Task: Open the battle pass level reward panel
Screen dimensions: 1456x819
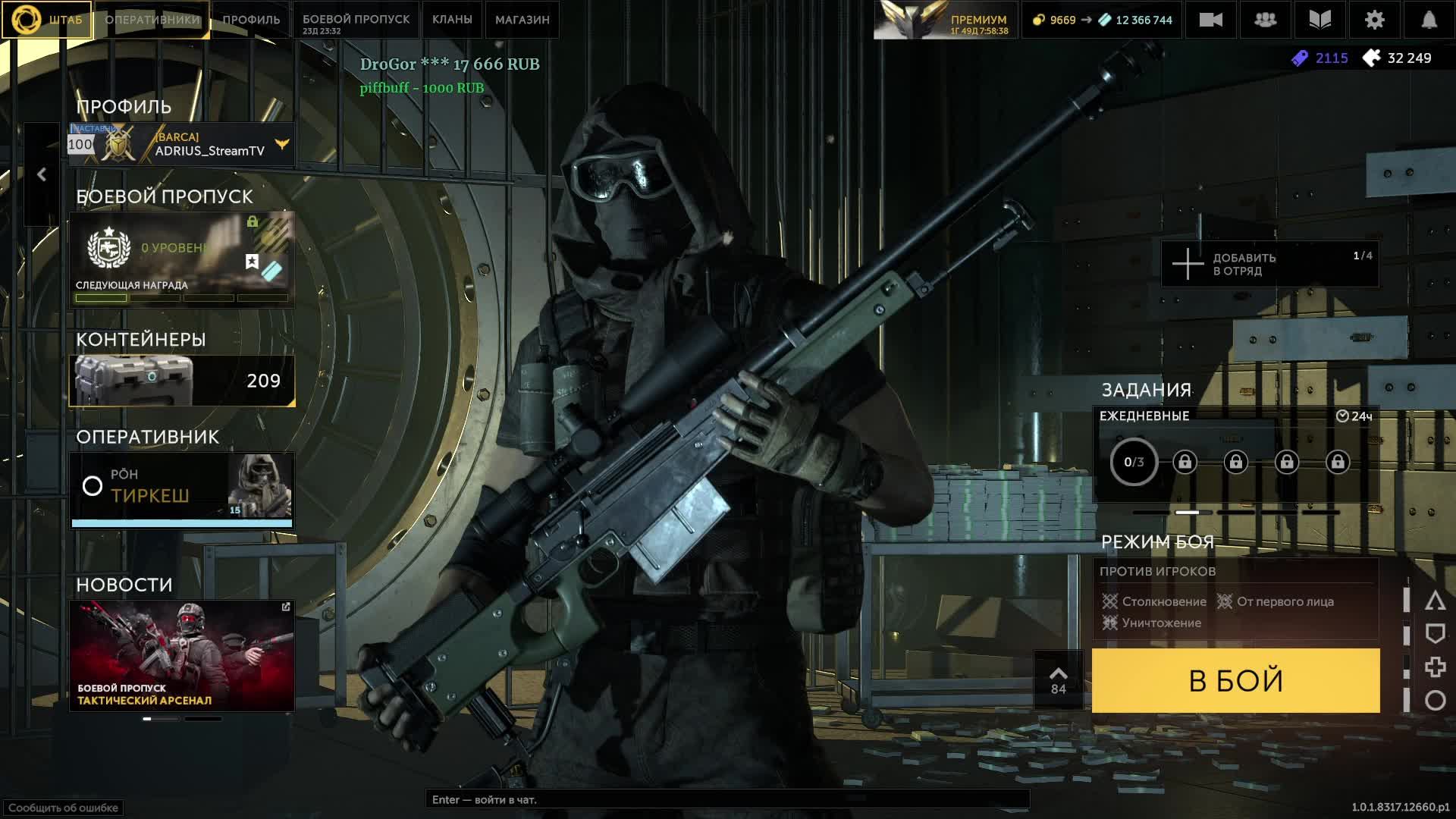Action: pos(182,259)
